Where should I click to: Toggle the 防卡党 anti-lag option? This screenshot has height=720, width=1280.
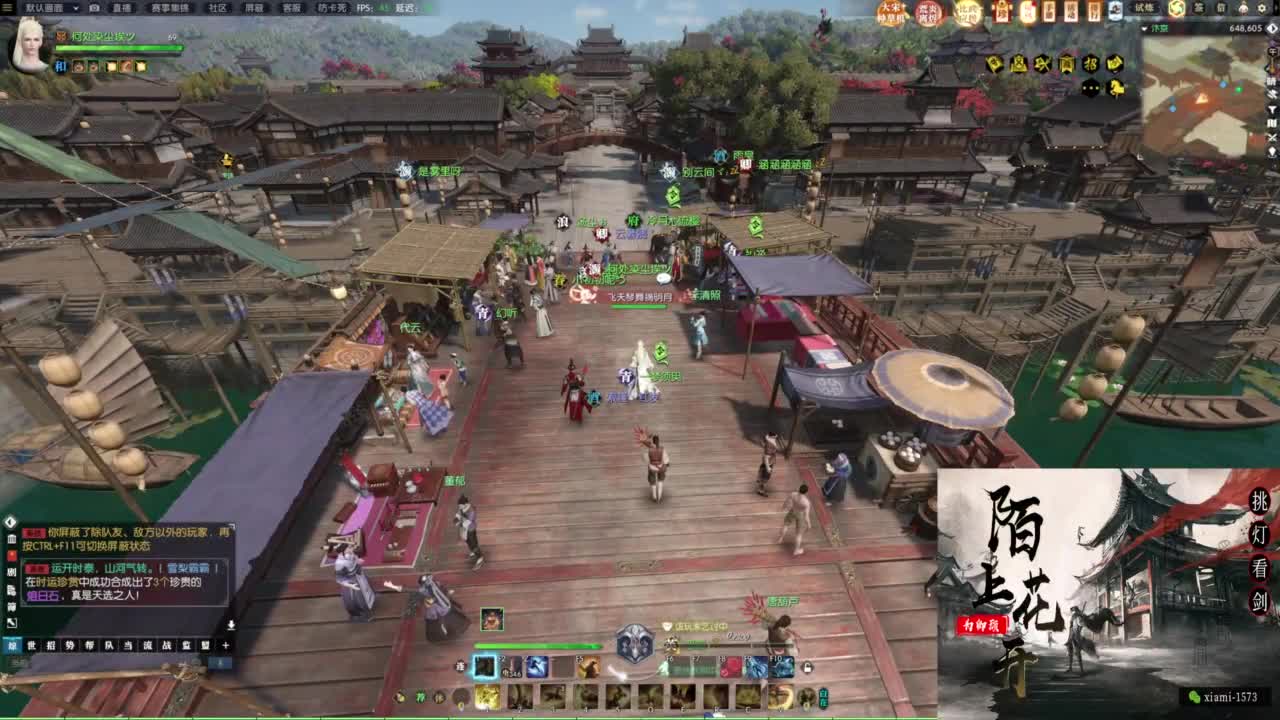[331, 9]
